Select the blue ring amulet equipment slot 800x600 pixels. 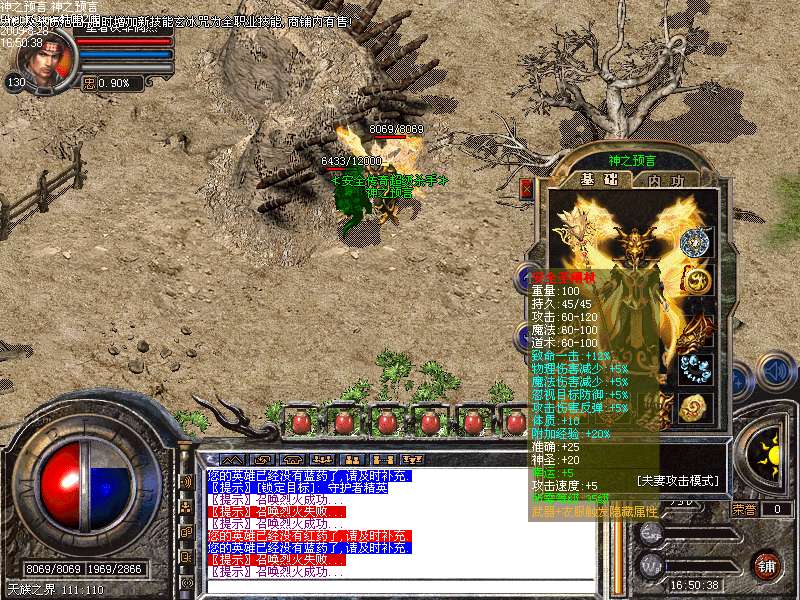pyautogui.click(x=694, y=243)
